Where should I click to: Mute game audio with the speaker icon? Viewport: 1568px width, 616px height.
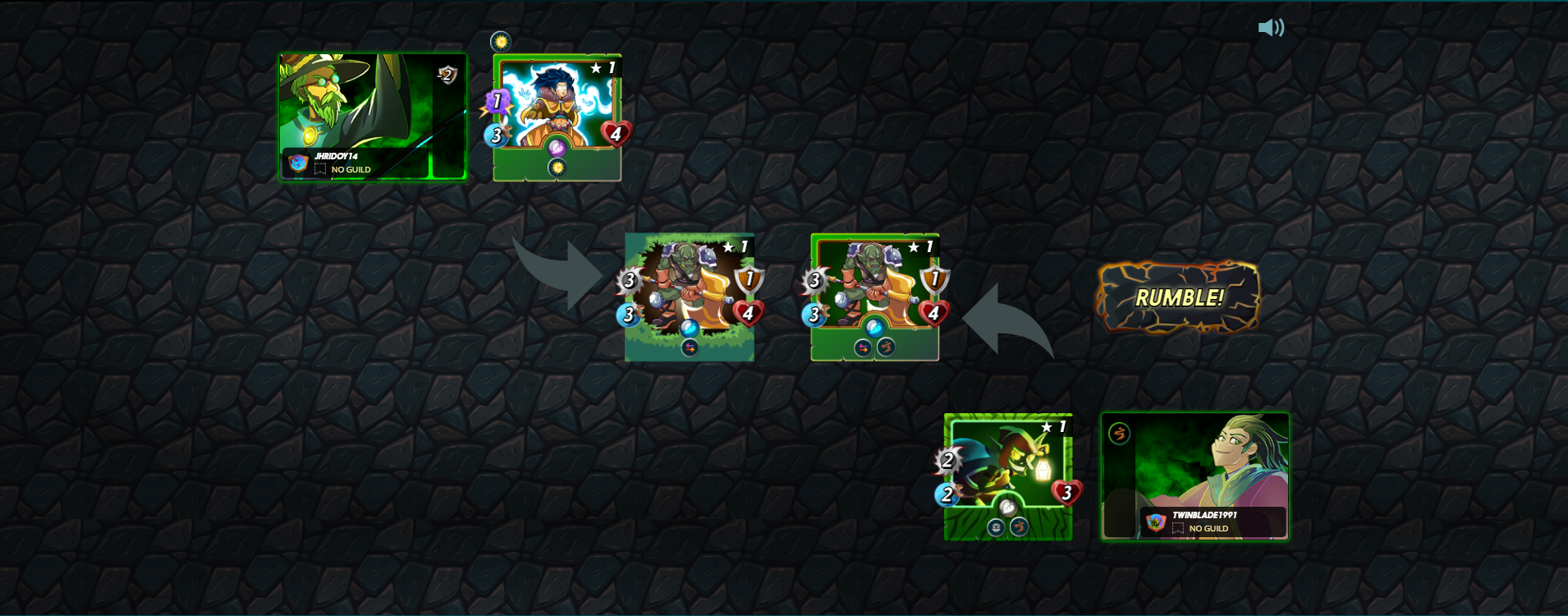click(1271, 27)
